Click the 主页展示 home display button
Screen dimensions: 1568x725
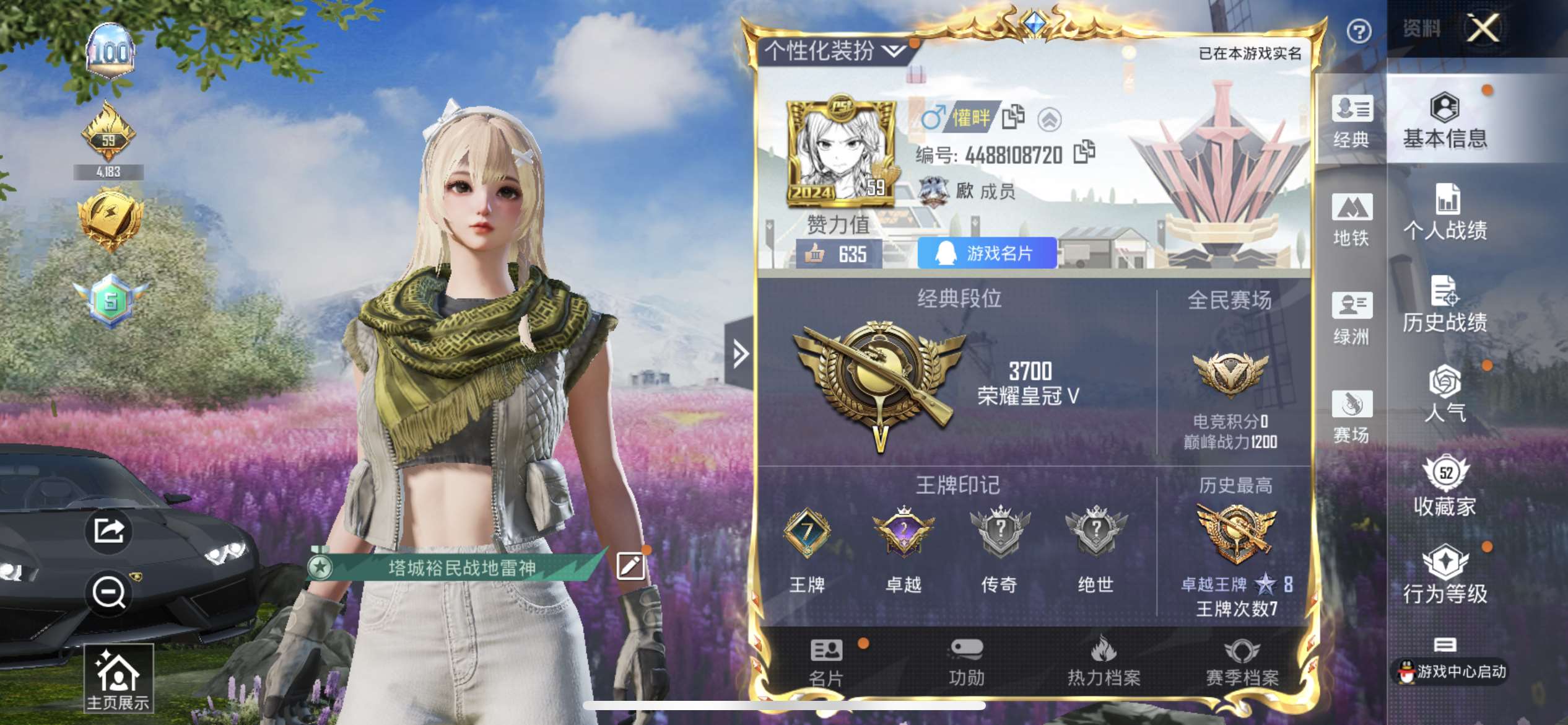click(118, 679)
